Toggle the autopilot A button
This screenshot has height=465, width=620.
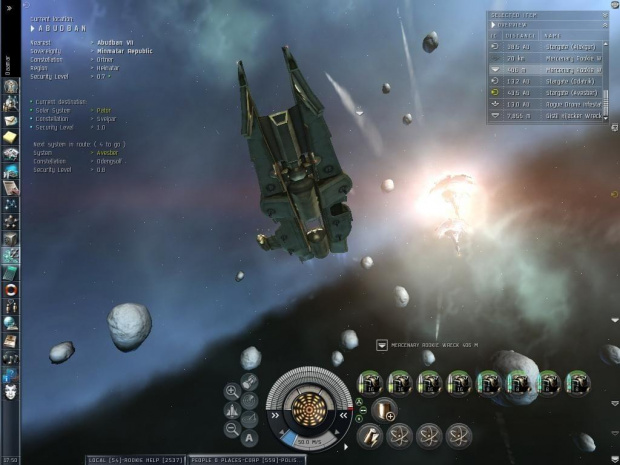coord(250,438)
